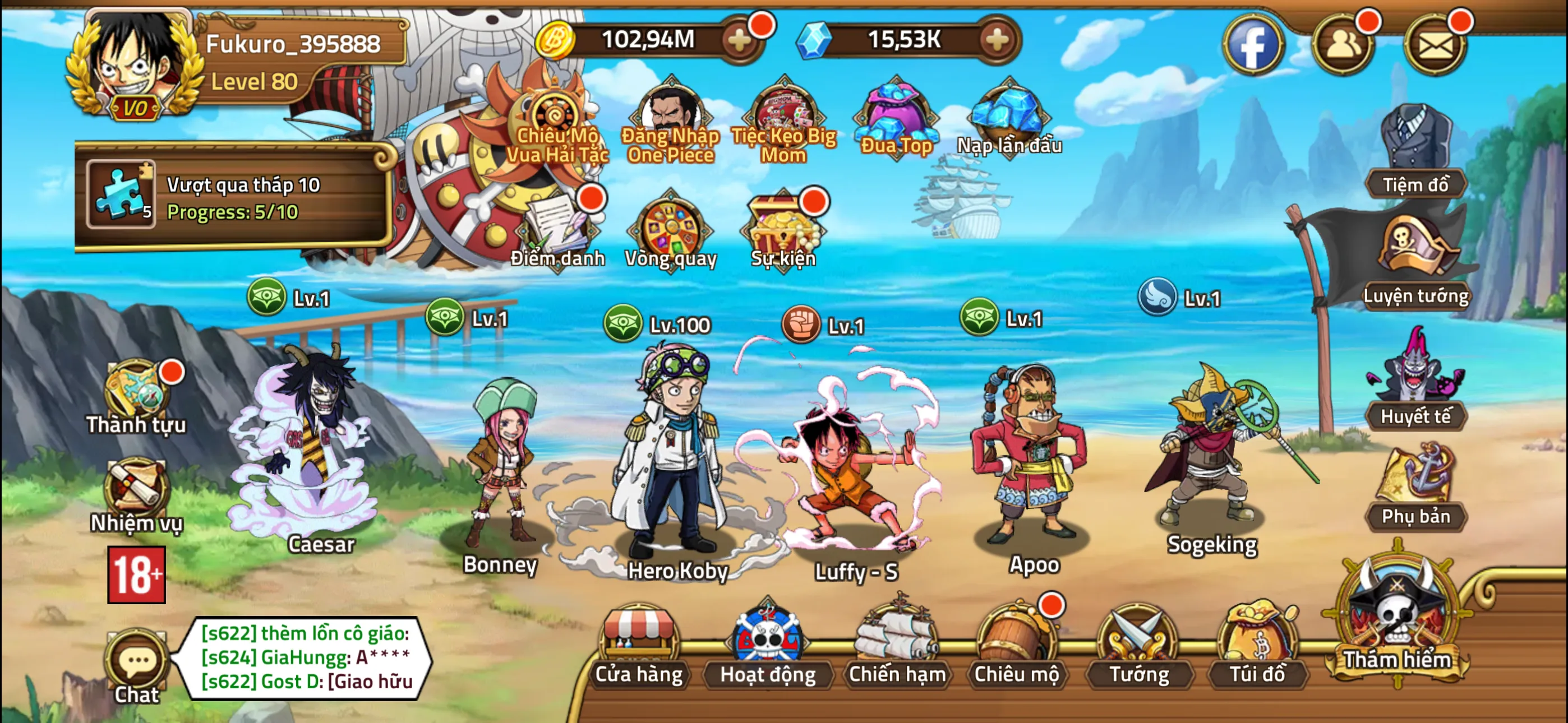Open the friends list icon
The width and height of the screenshot is (1568, 723).
[x=1343, y=44]
